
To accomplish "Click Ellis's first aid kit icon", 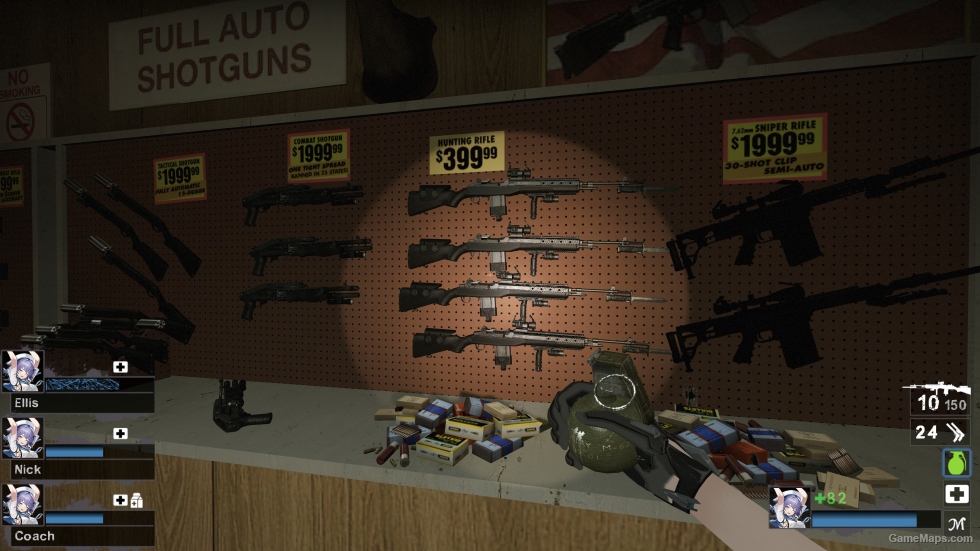I will pos(120,367).
